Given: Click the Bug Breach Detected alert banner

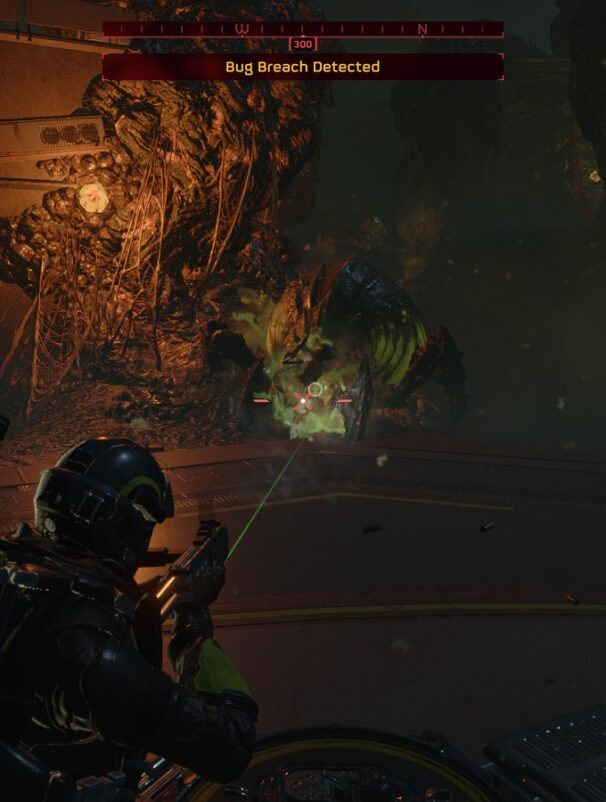Looking at the screenshot, I should click(302, 67).
